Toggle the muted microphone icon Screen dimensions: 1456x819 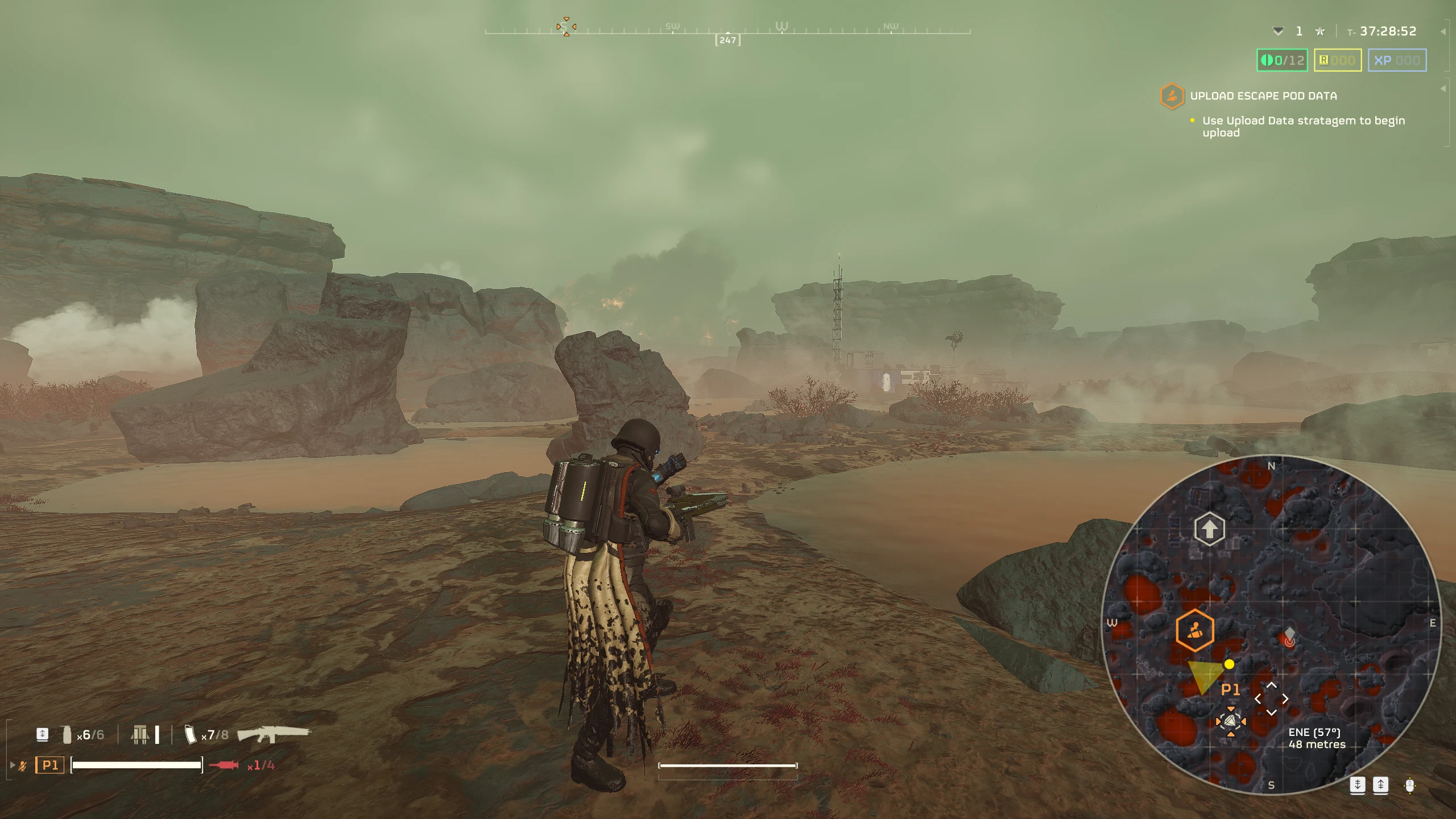(x=23, y=766)
